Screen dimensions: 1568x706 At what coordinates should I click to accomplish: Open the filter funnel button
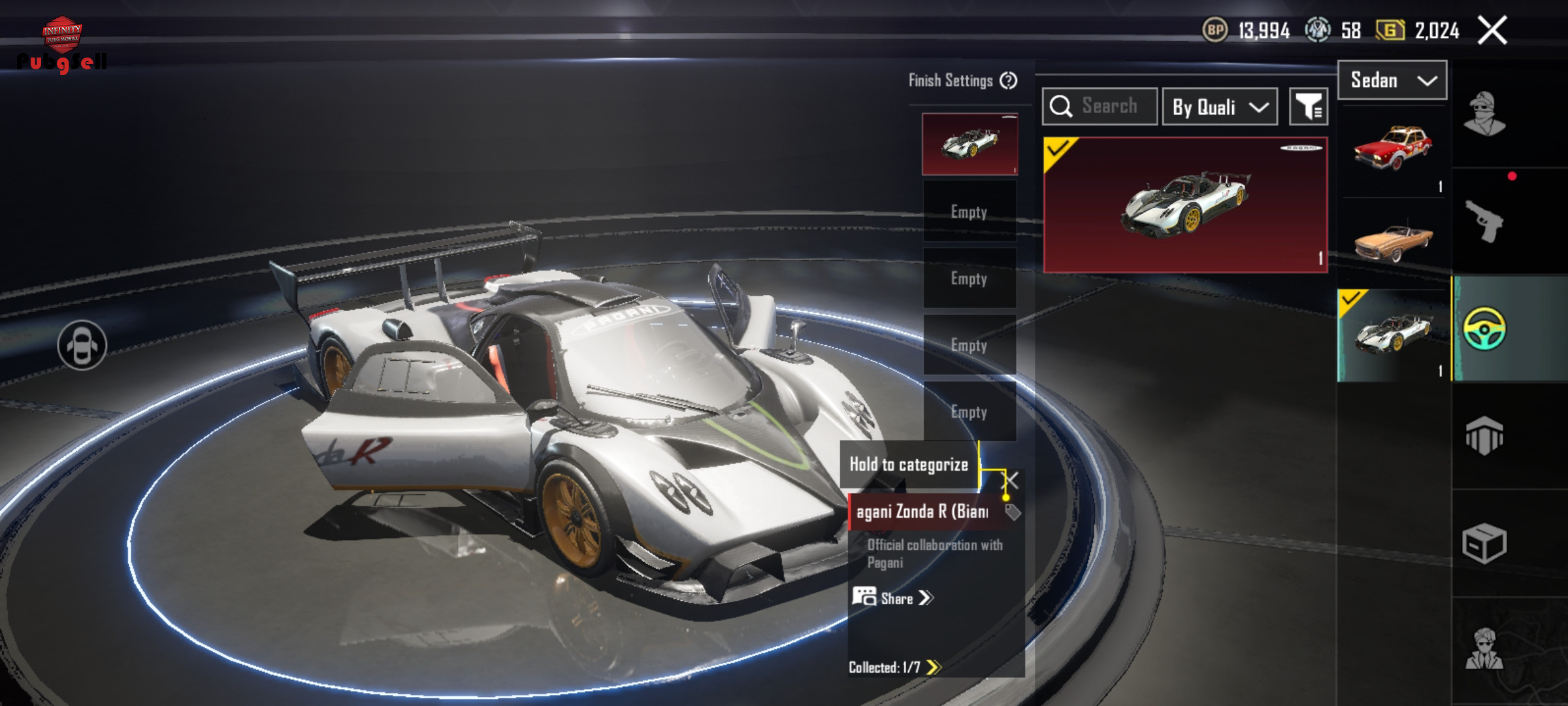[1309, 107]
